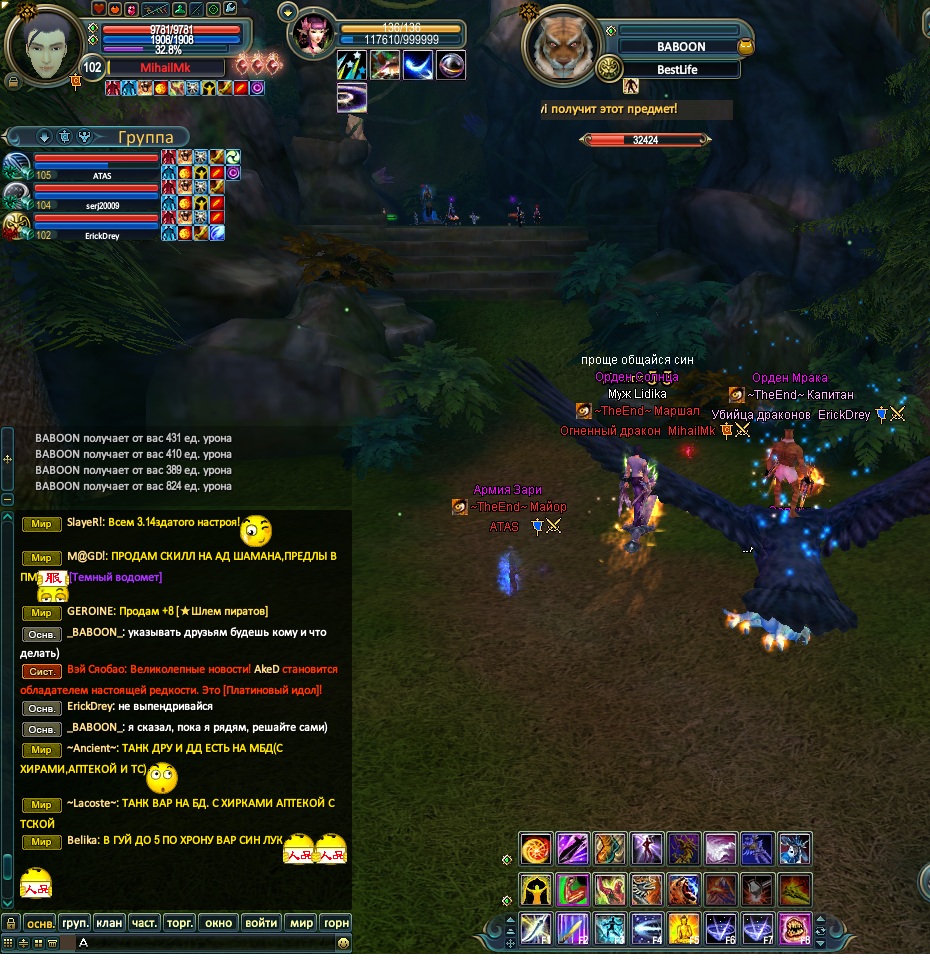930x966 pixels.
Task: Activate the F8 fanged mouth skill
Action: 795,928
